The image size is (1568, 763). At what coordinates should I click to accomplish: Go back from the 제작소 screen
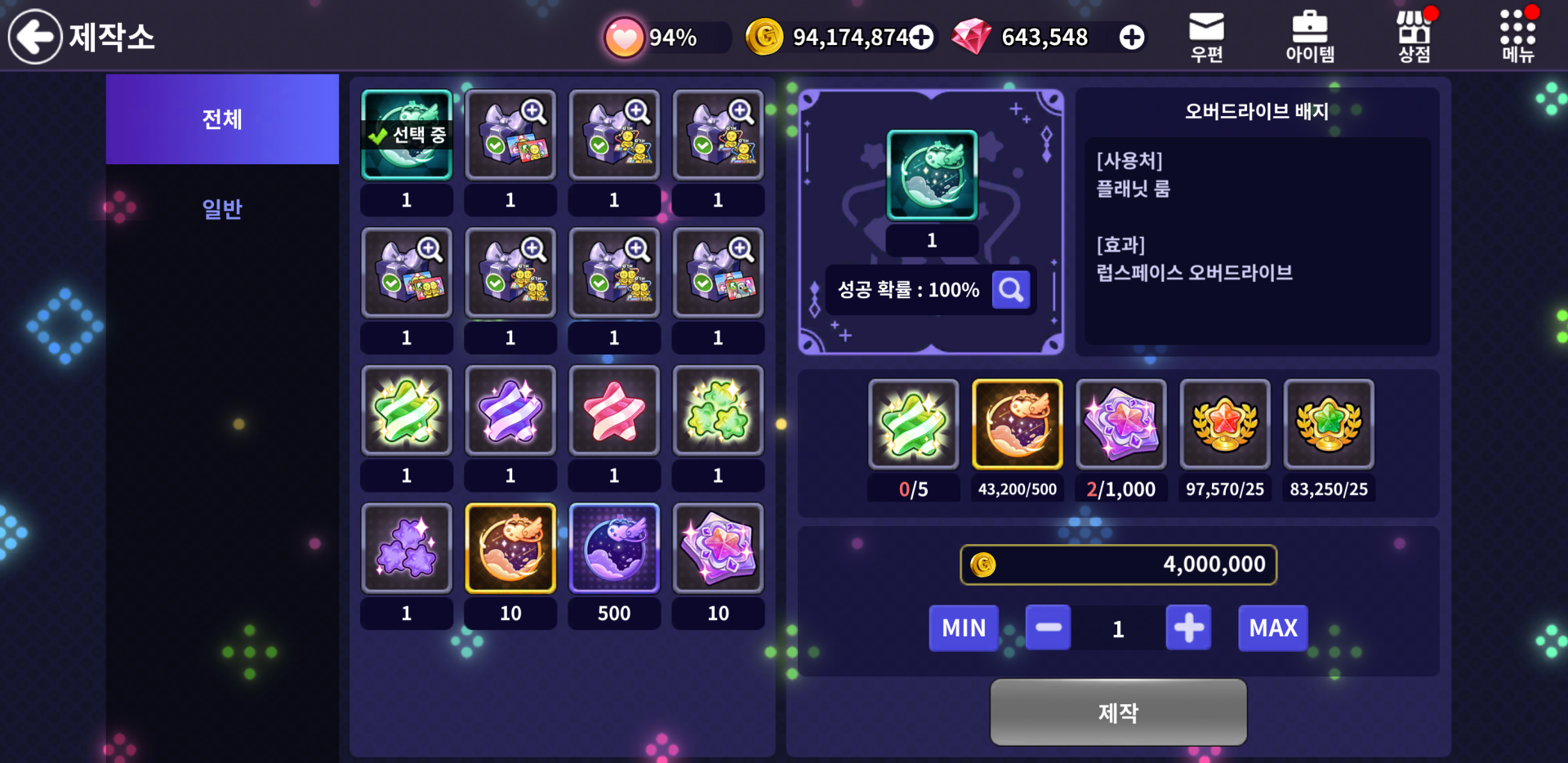click(35, 37)
